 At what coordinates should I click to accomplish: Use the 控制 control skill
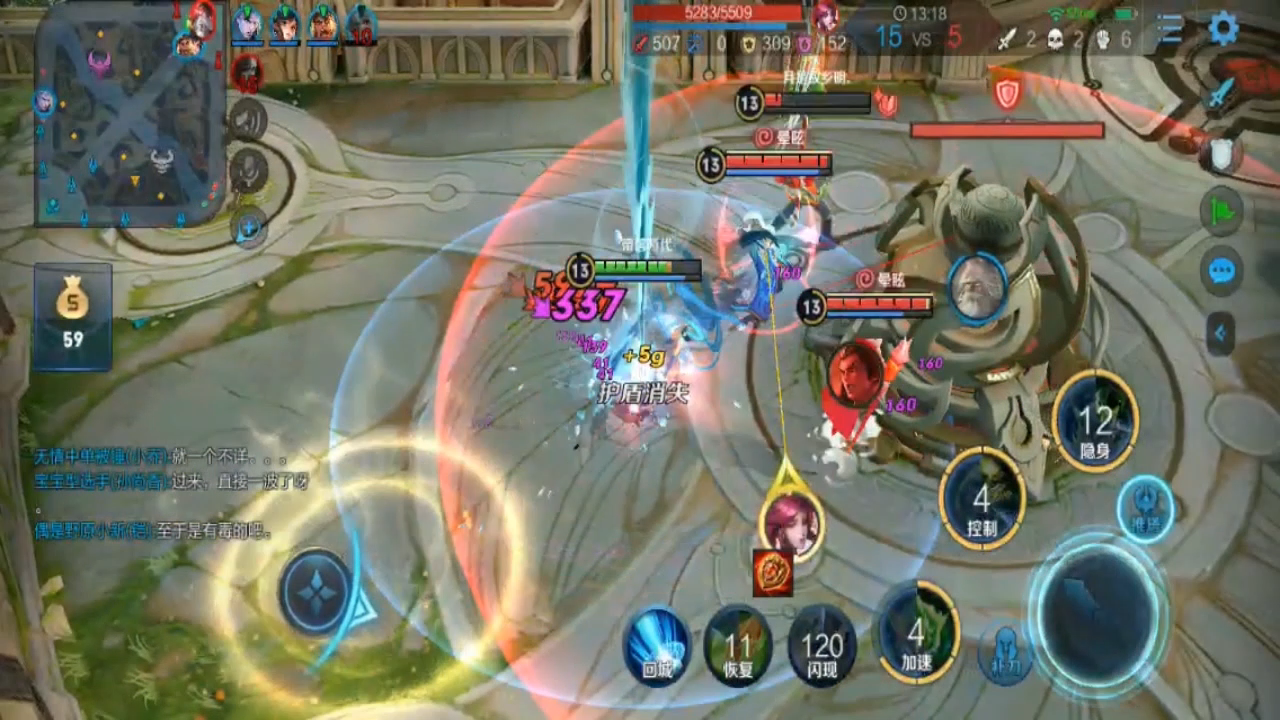coord(982,498)
